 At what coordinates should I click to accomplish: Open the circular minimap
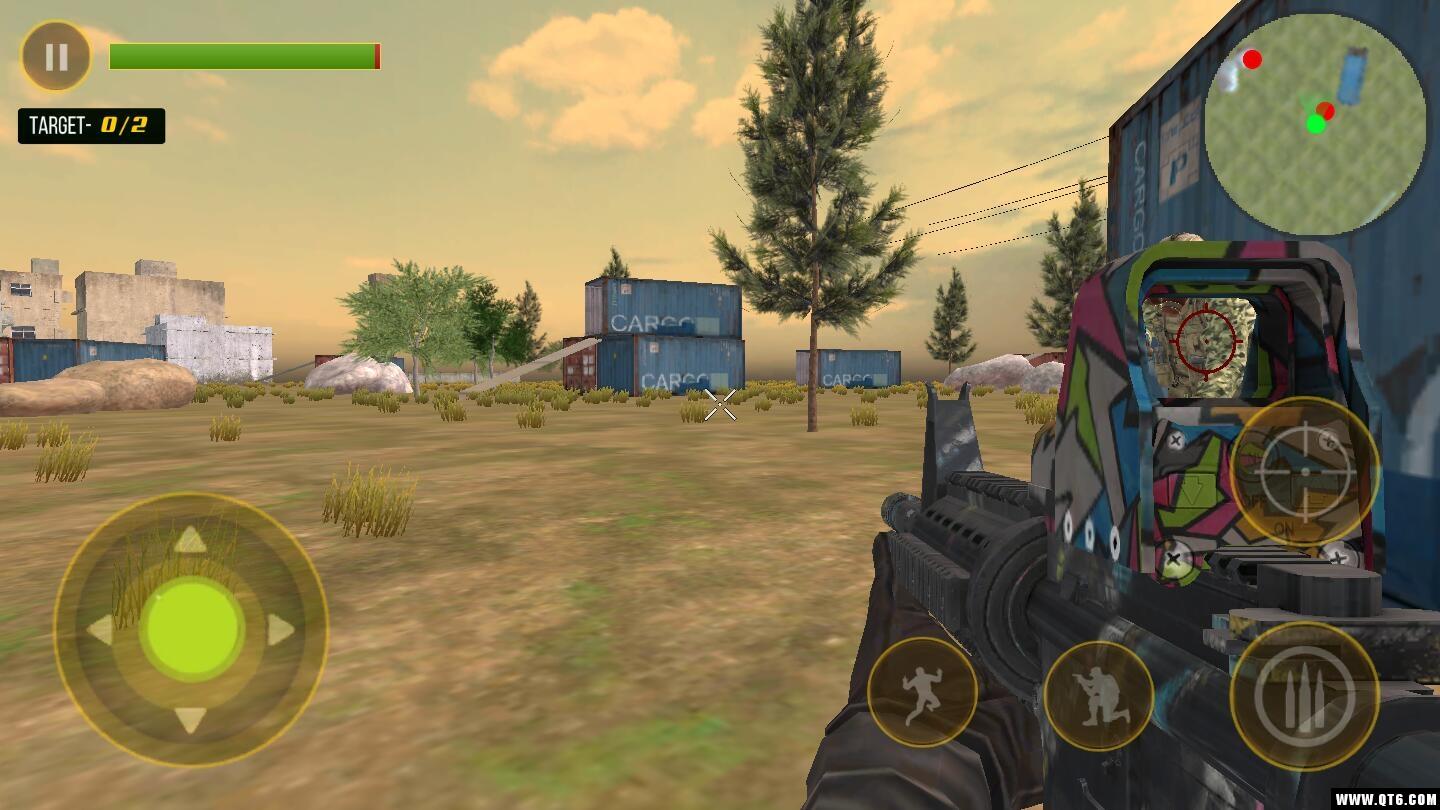click(1315, 124)
